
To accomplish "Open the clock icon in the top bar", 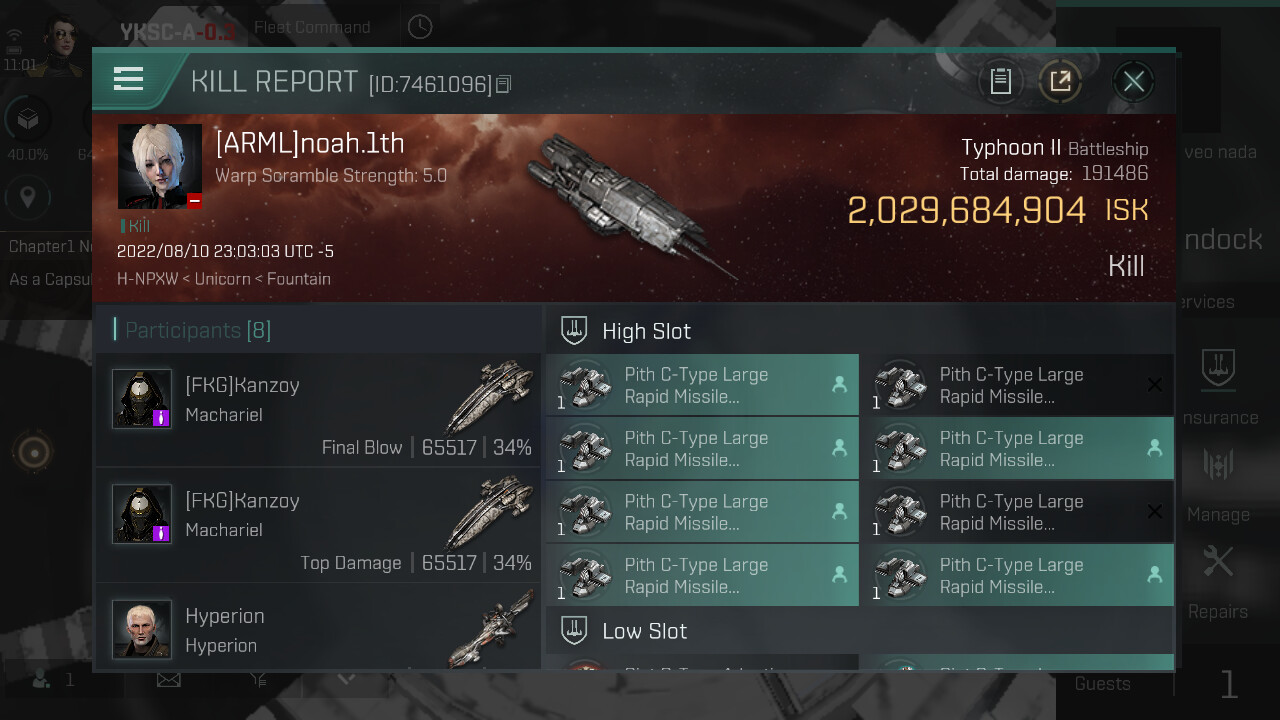I will pyautogui.click(x=420, y=27).
